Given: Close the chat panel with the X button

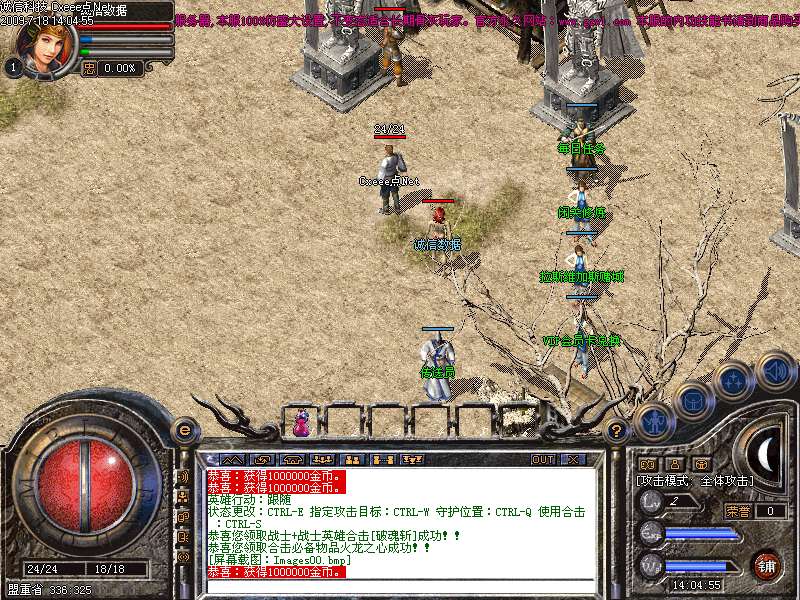Looking at the screenshot, I should tap(574, 460).
